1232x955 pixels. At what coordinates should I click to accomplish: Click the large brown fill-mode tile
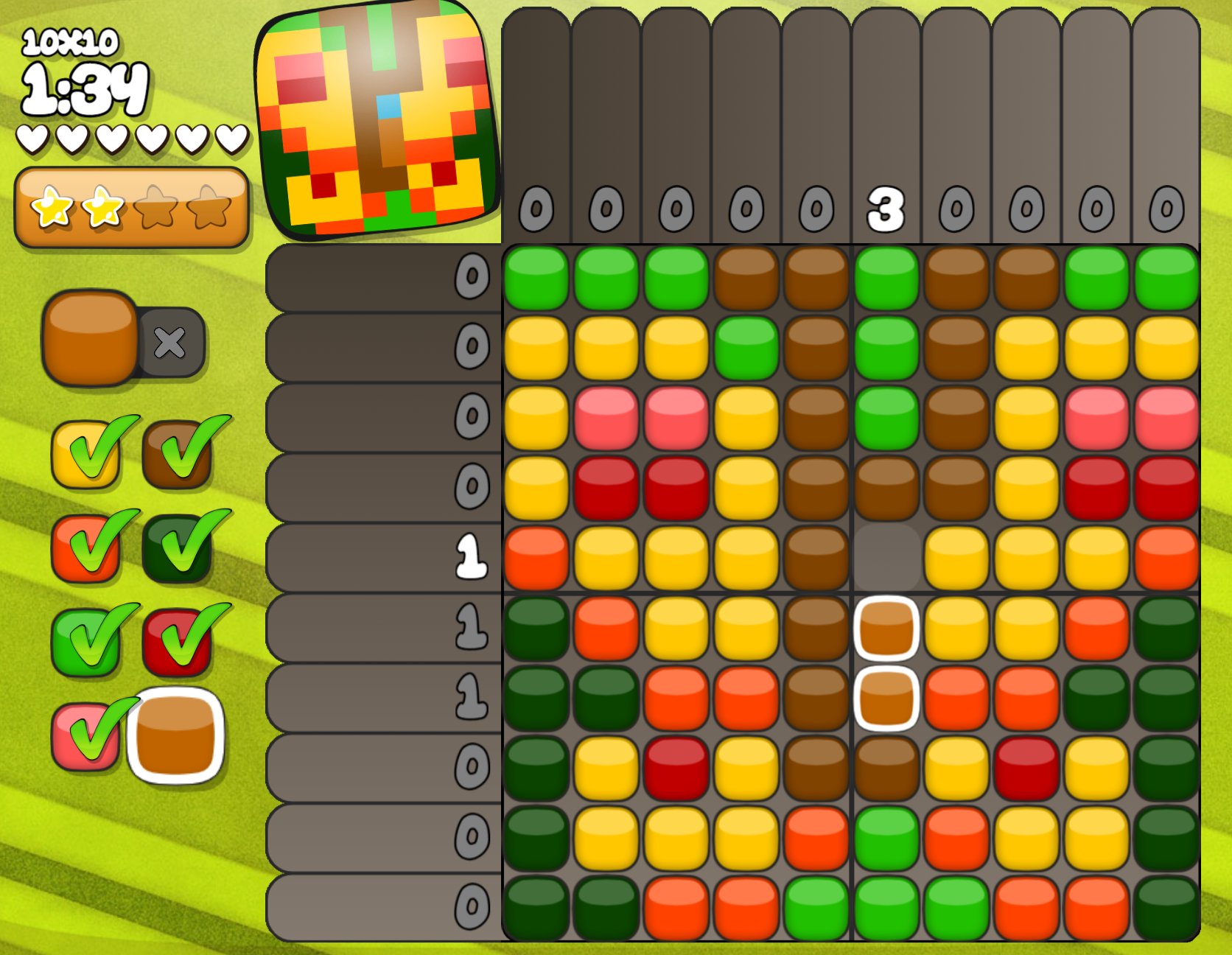pyautogui.click(x=91, y=337)
